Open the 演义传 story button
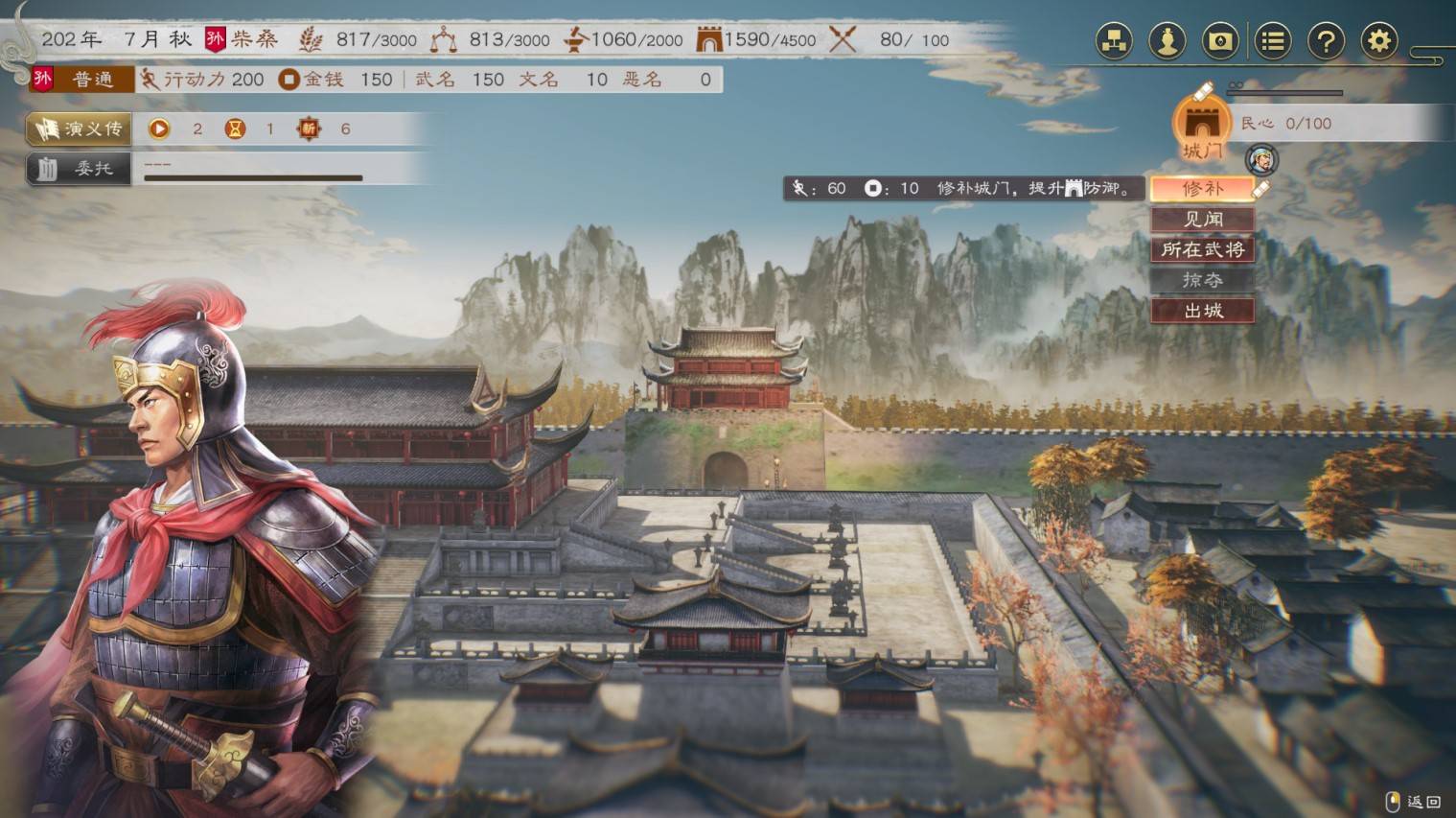Image resolution: width=1456 pixels, height=818 pixels. [80, 129]
